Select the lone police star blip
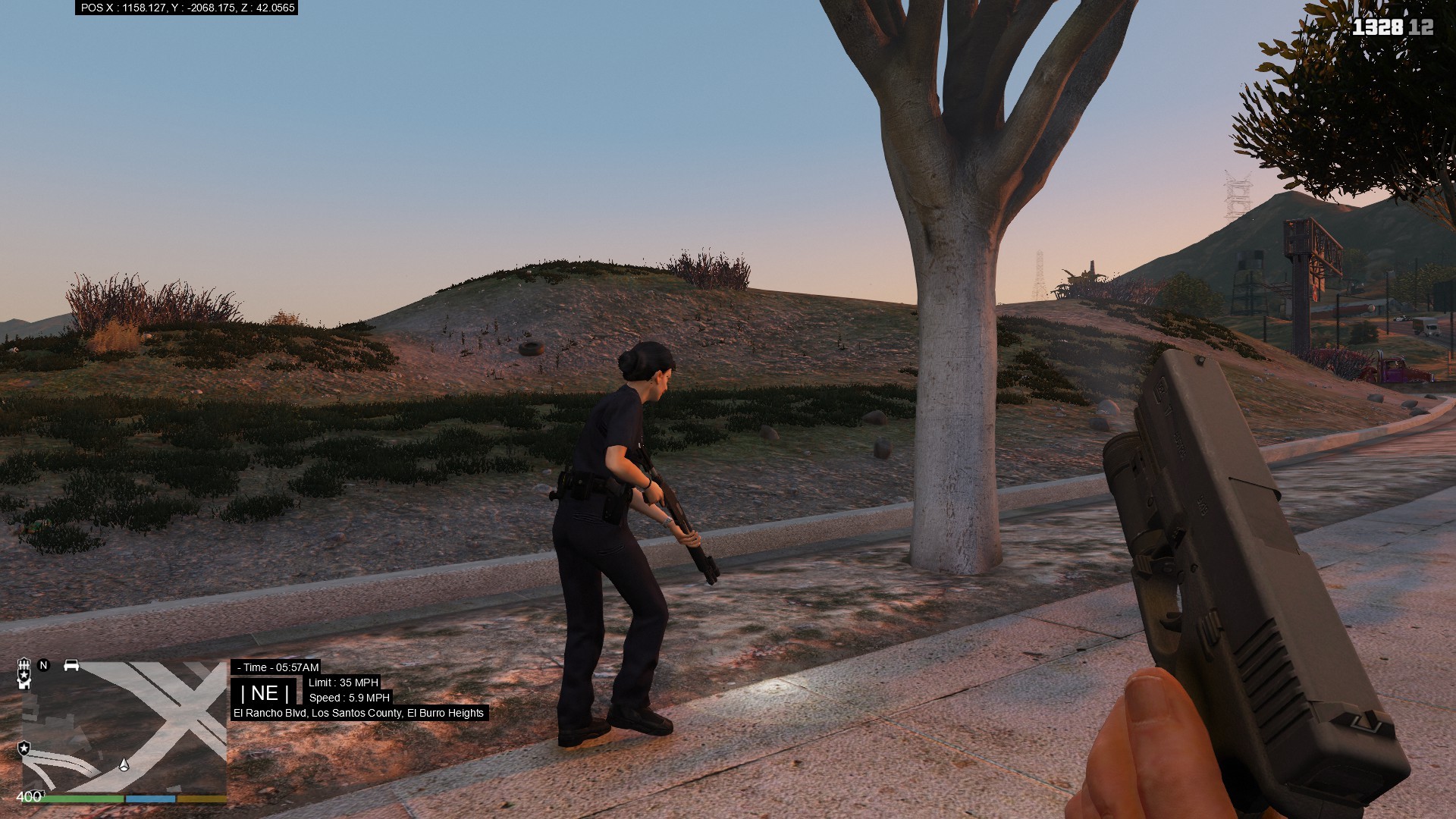This screenshot has width=1456, height=819. tap(24, 748)
